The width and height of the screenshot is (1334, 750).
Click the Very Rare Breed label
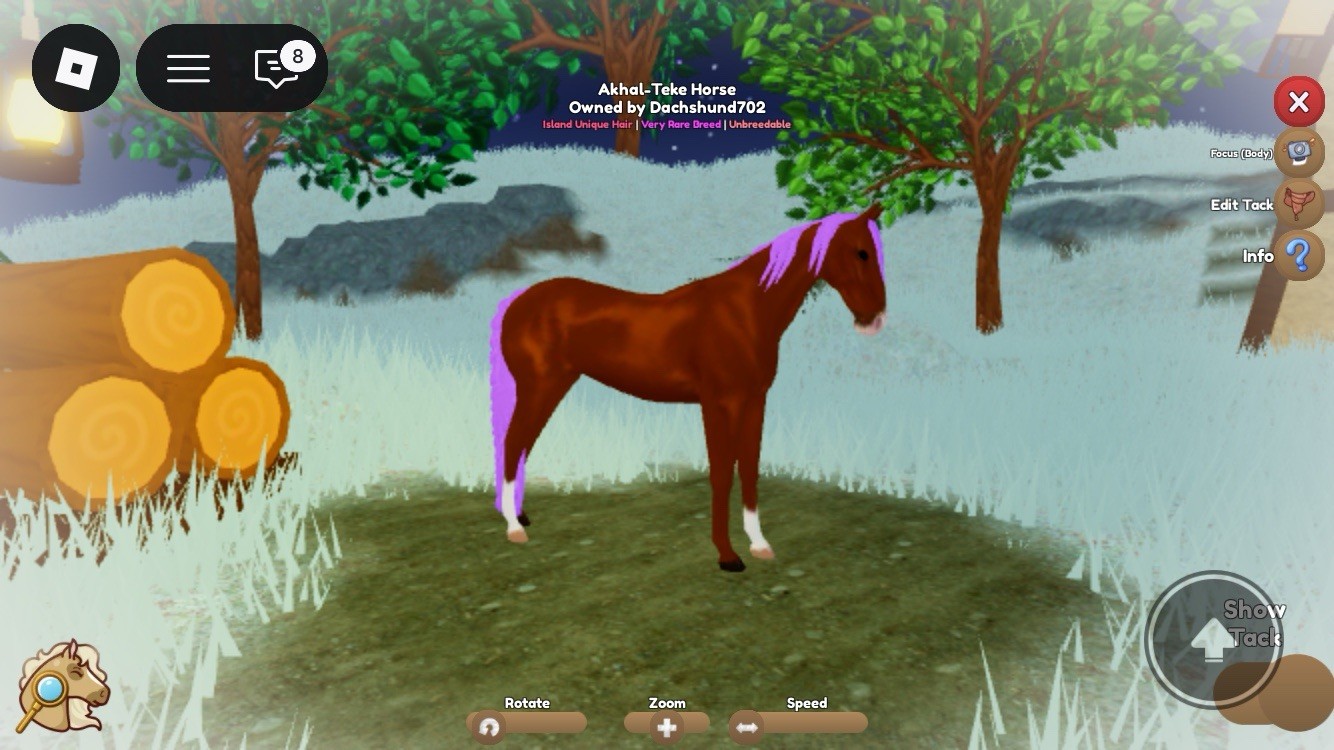point(681,124)
